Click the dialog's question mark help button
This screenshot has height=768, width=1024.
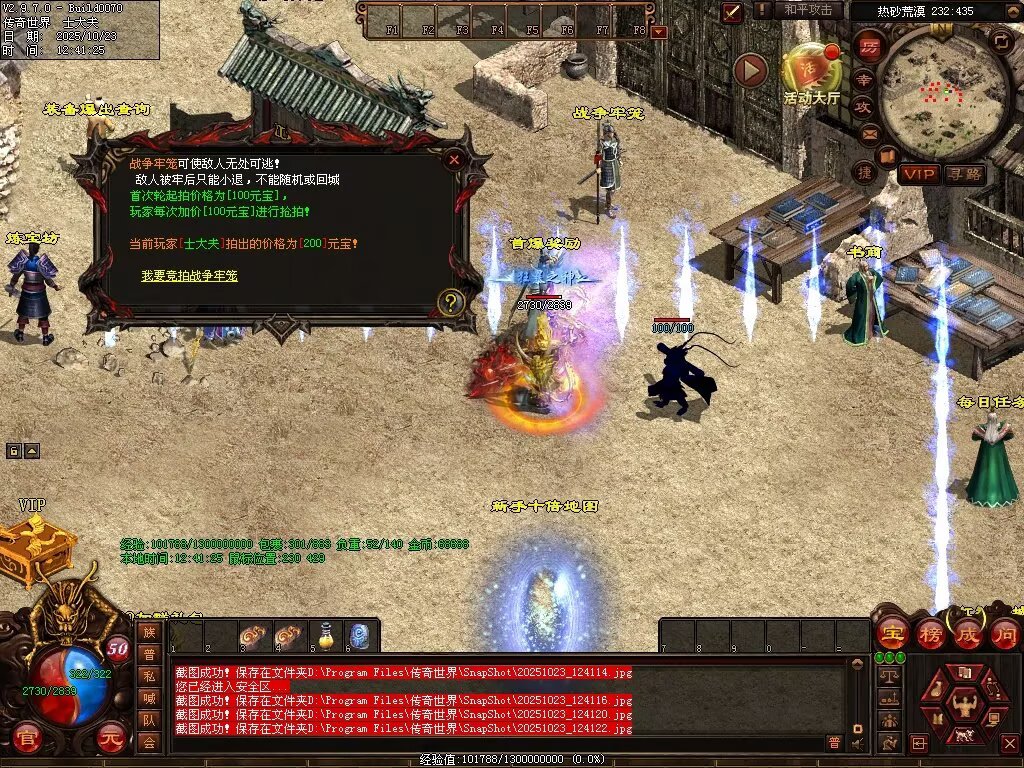pos(451,302)
